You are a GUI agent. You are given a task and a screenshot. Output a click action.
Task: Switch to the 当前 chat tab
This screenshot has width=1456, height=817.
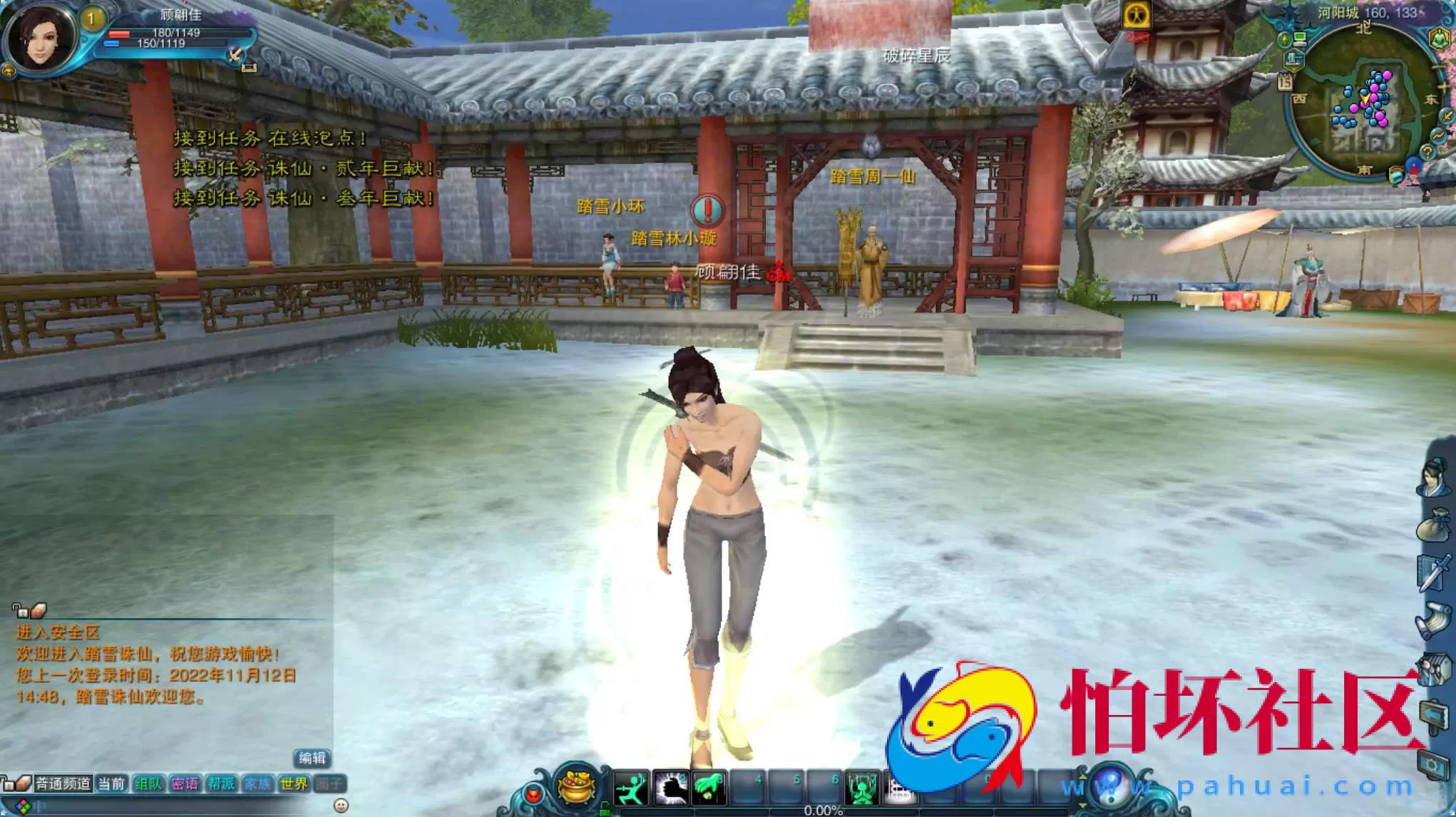pos(111,784)
